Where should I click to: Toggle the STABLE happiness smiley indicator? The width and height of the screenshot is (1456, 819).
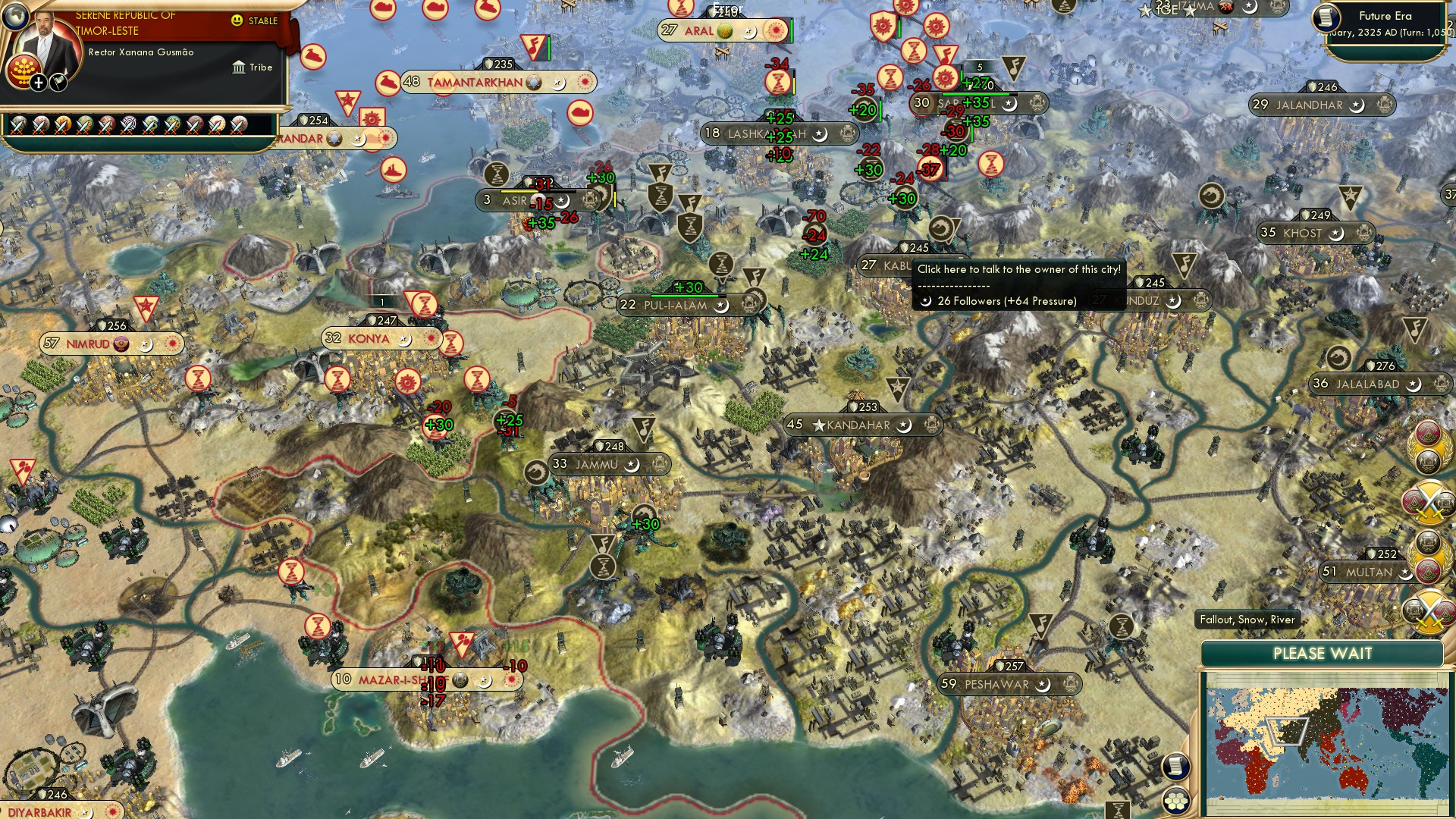pos(238,21)
